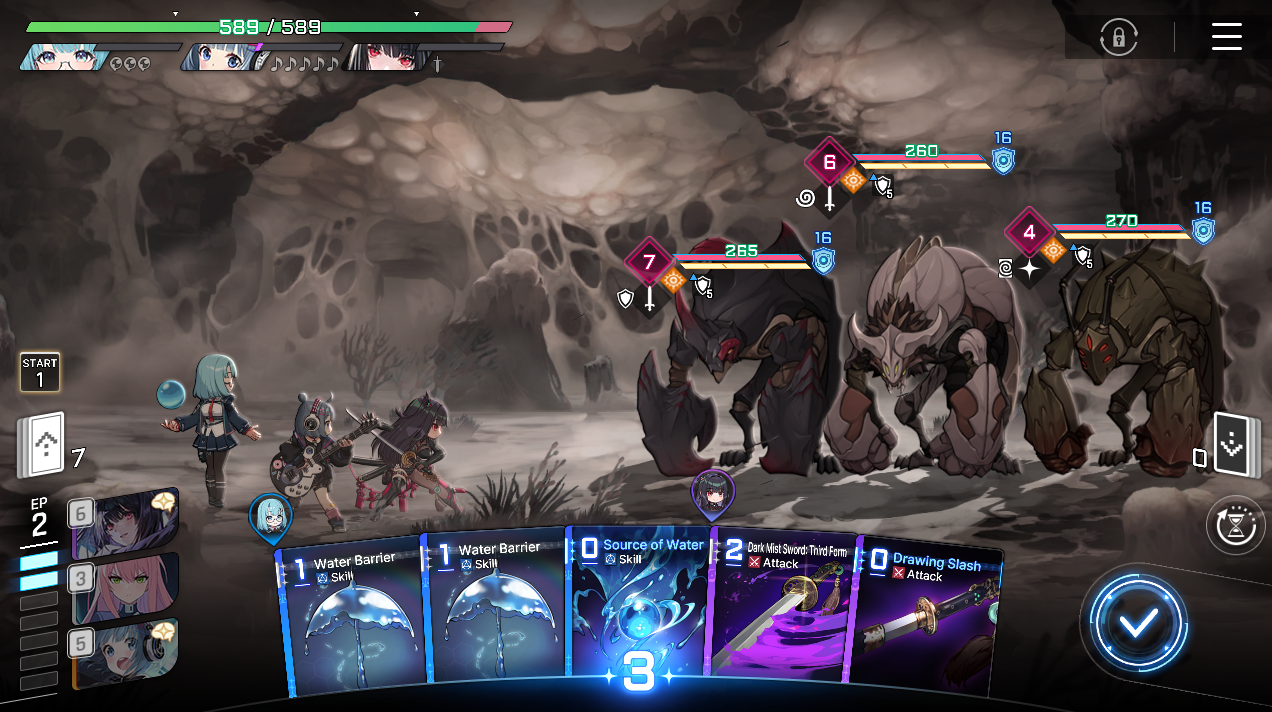
Task: Check the enemy action counter showing 7
Action: tap(649, 263)
